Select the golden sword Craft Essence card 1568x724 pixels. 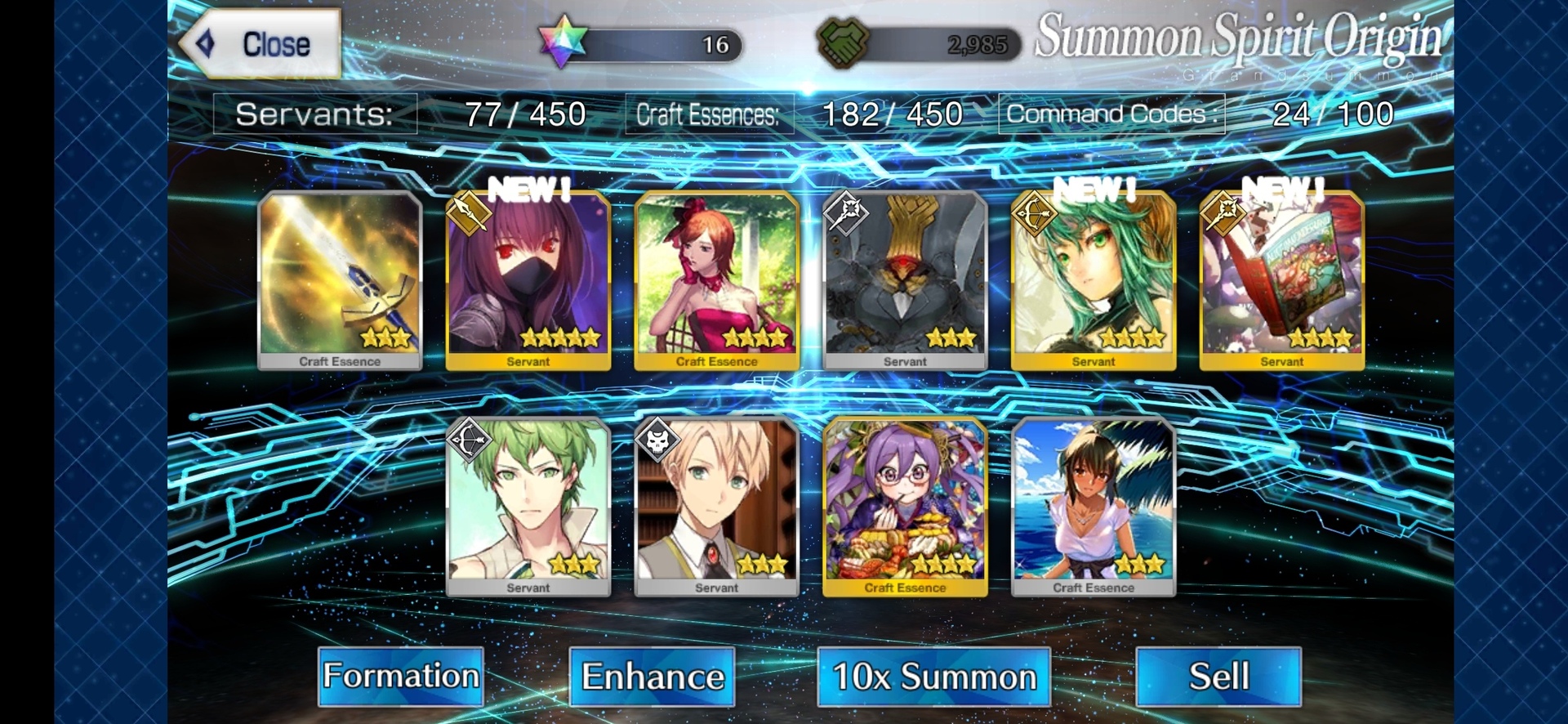point(340,279)
